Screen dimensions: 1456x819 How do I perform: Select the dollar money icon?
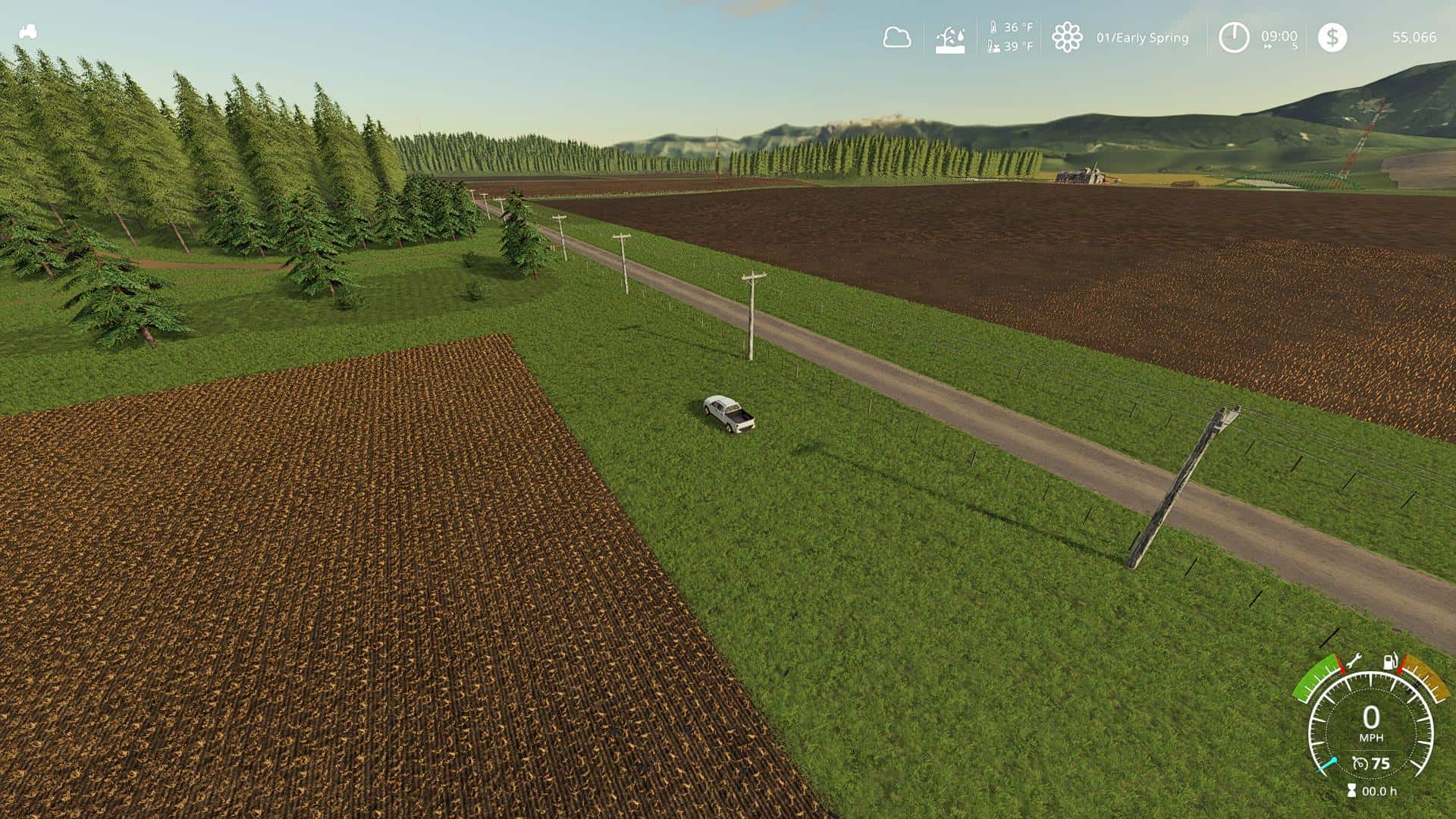tap(1332, 37)
